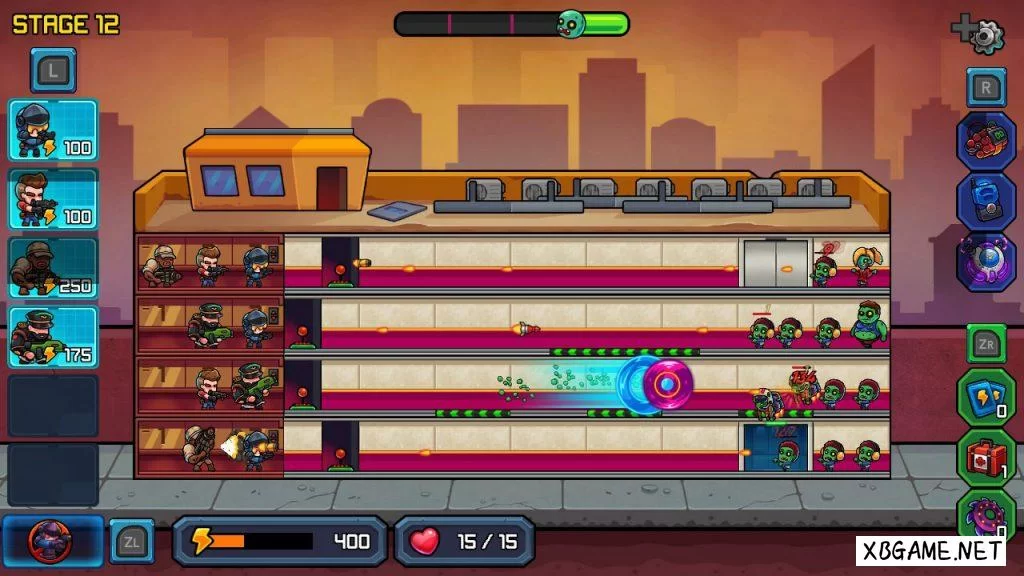The image size is (1024, 576).
Task: Use the energy cards item
Action: coord(985,397)
